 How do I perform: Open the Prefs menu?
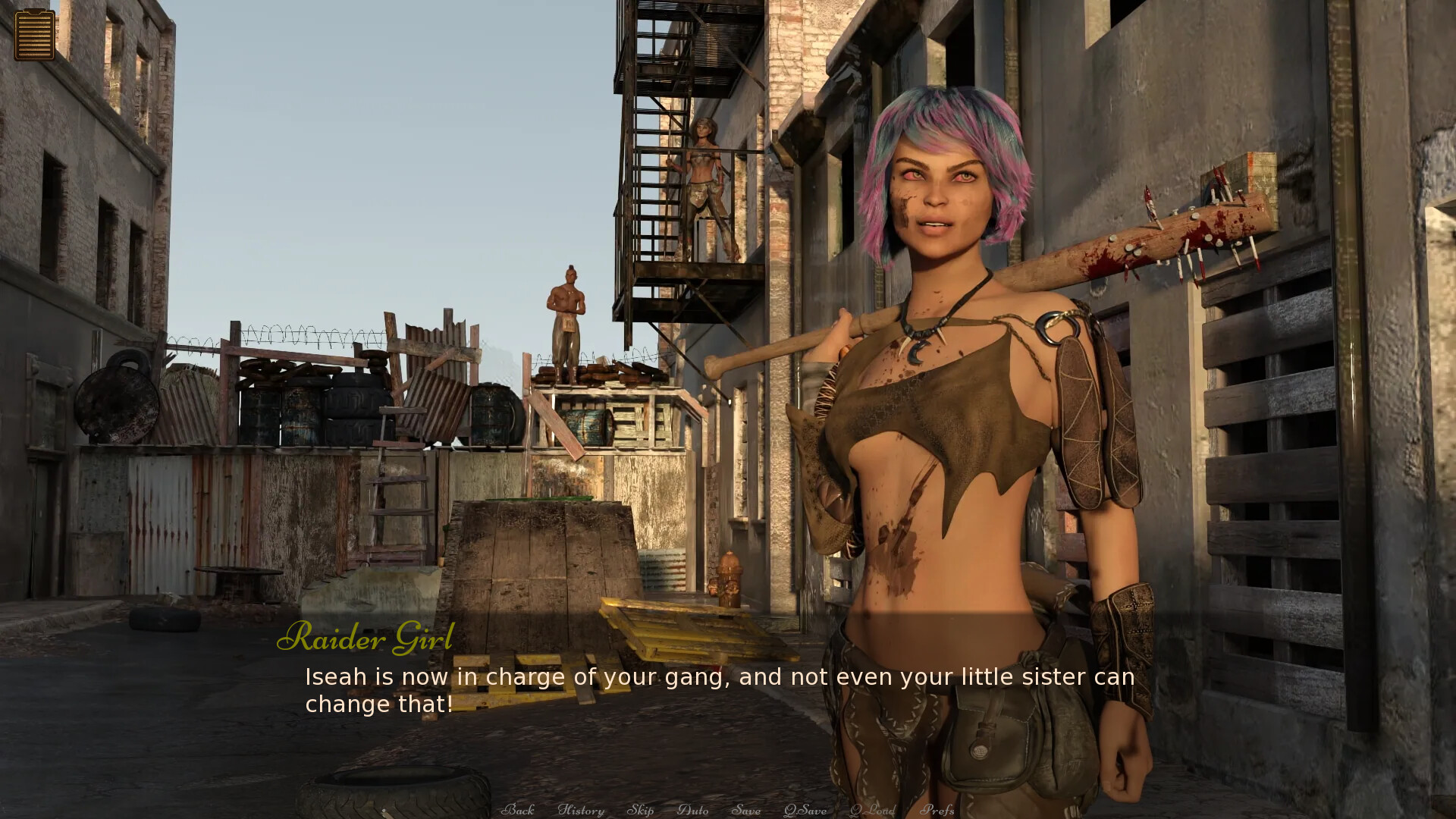click(x=937, y=810)
